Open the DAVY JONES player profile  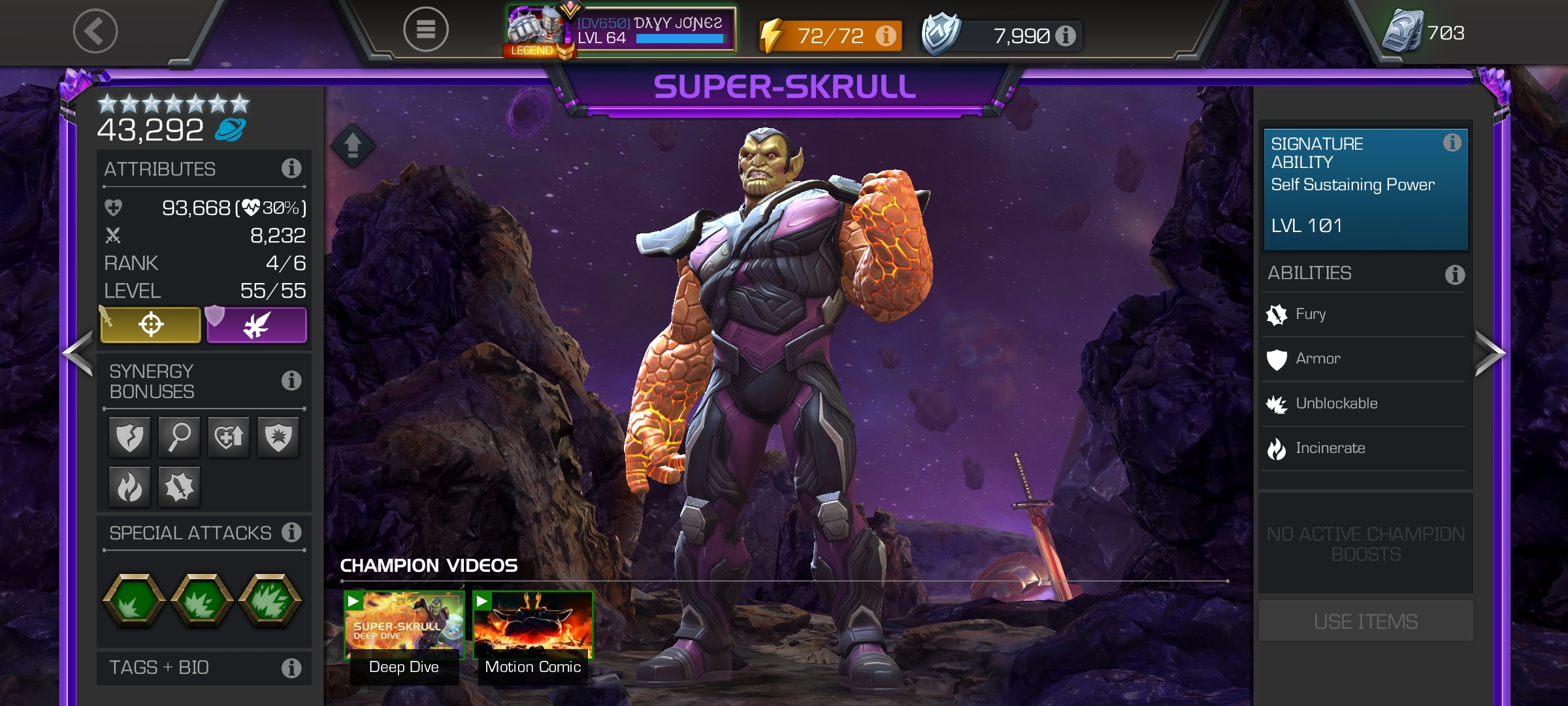click(x=621, y=31)
